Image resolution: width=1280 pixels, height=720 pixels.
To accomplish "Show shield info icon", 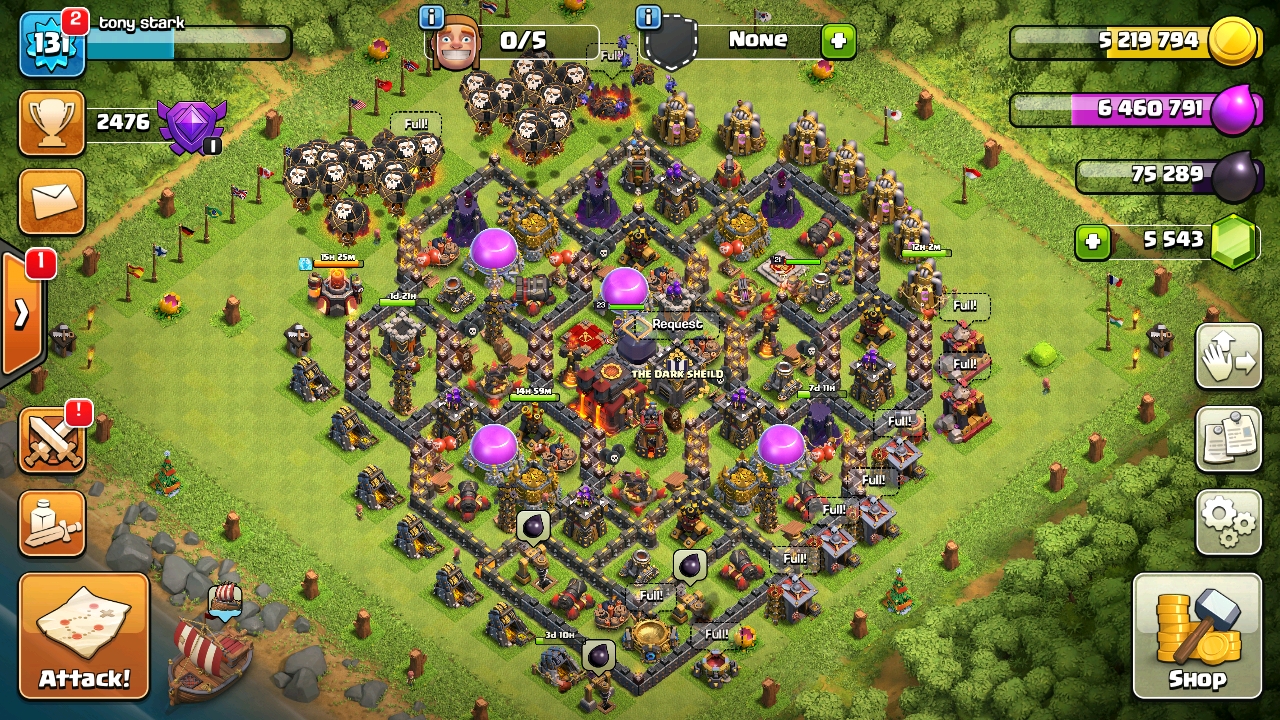I will pyautogui.click(x=648, y=17).
